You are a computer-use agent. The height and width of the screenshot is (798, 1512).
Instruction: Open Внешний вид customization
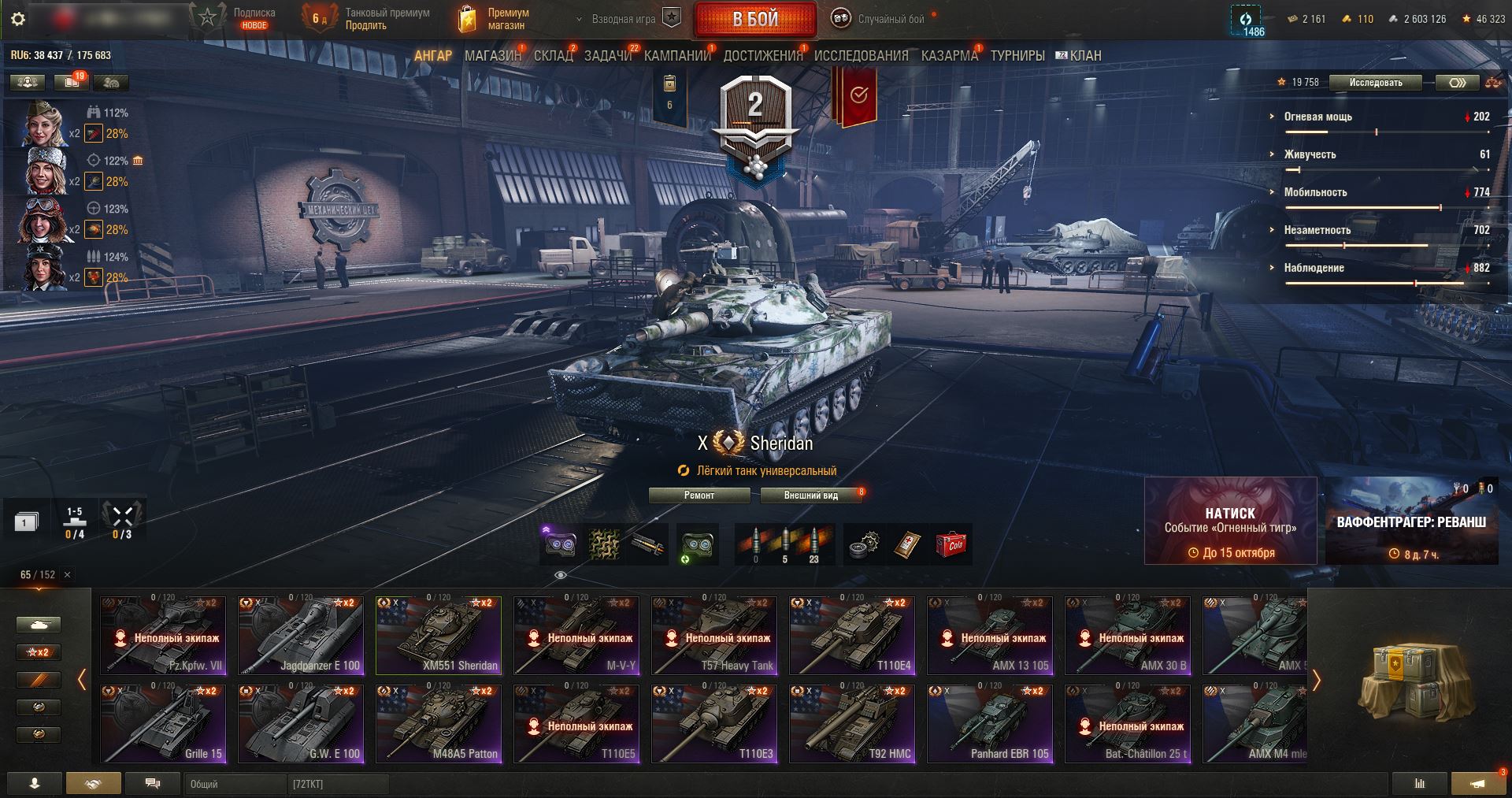tap(810, 496)
